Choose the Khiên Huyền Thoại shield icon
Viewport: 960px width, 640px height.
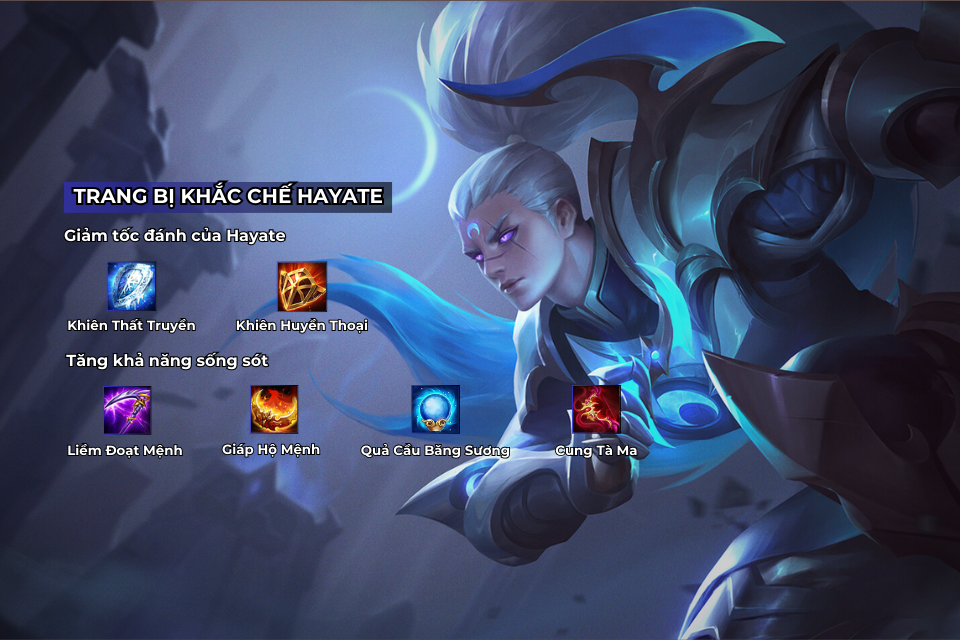pyautogui.click(x=302, y=286)
